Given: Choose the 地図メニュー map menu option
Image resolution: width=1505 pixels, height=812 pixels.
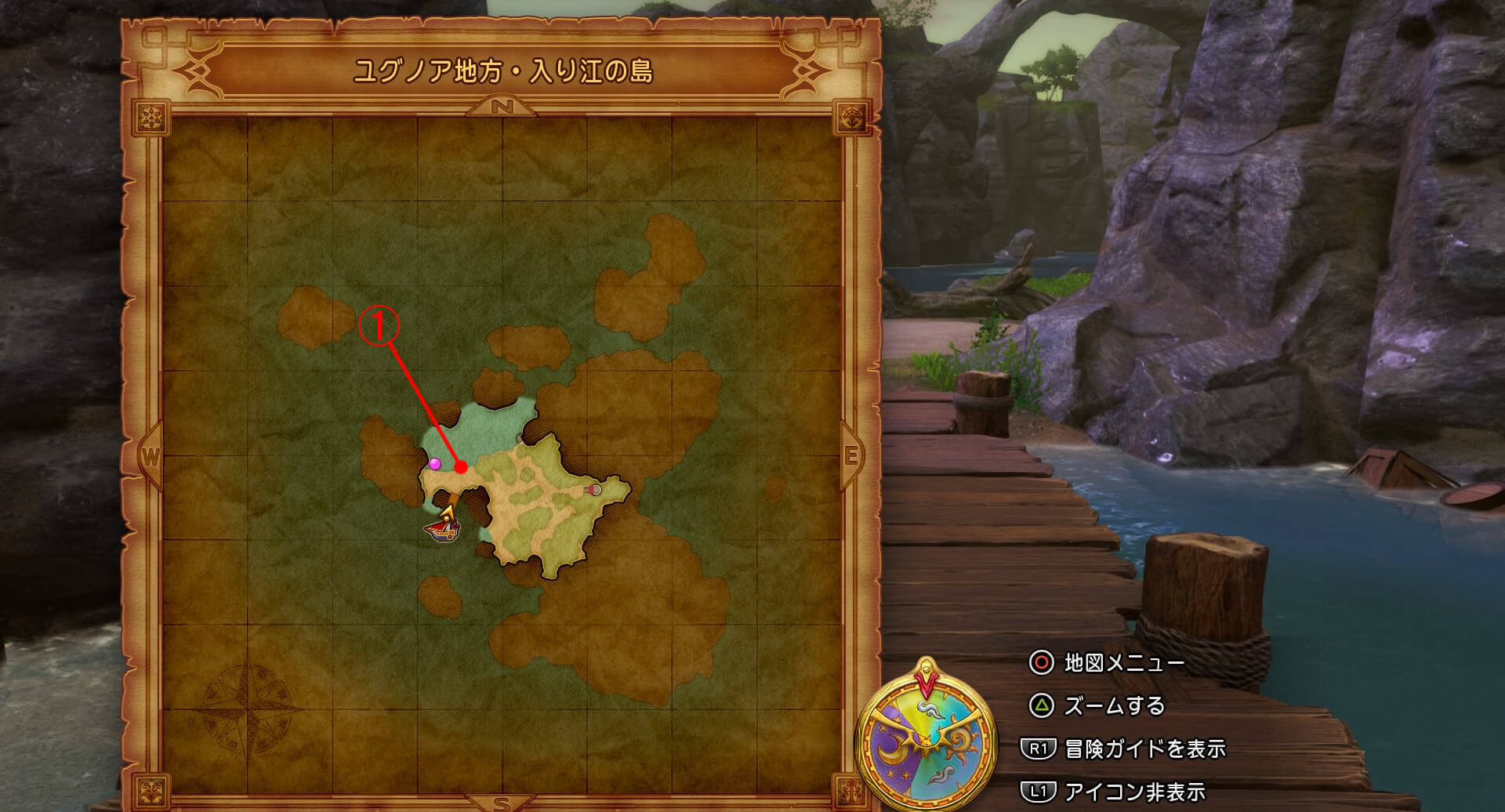Looking at the screenshot, I should coord(1122,663).
